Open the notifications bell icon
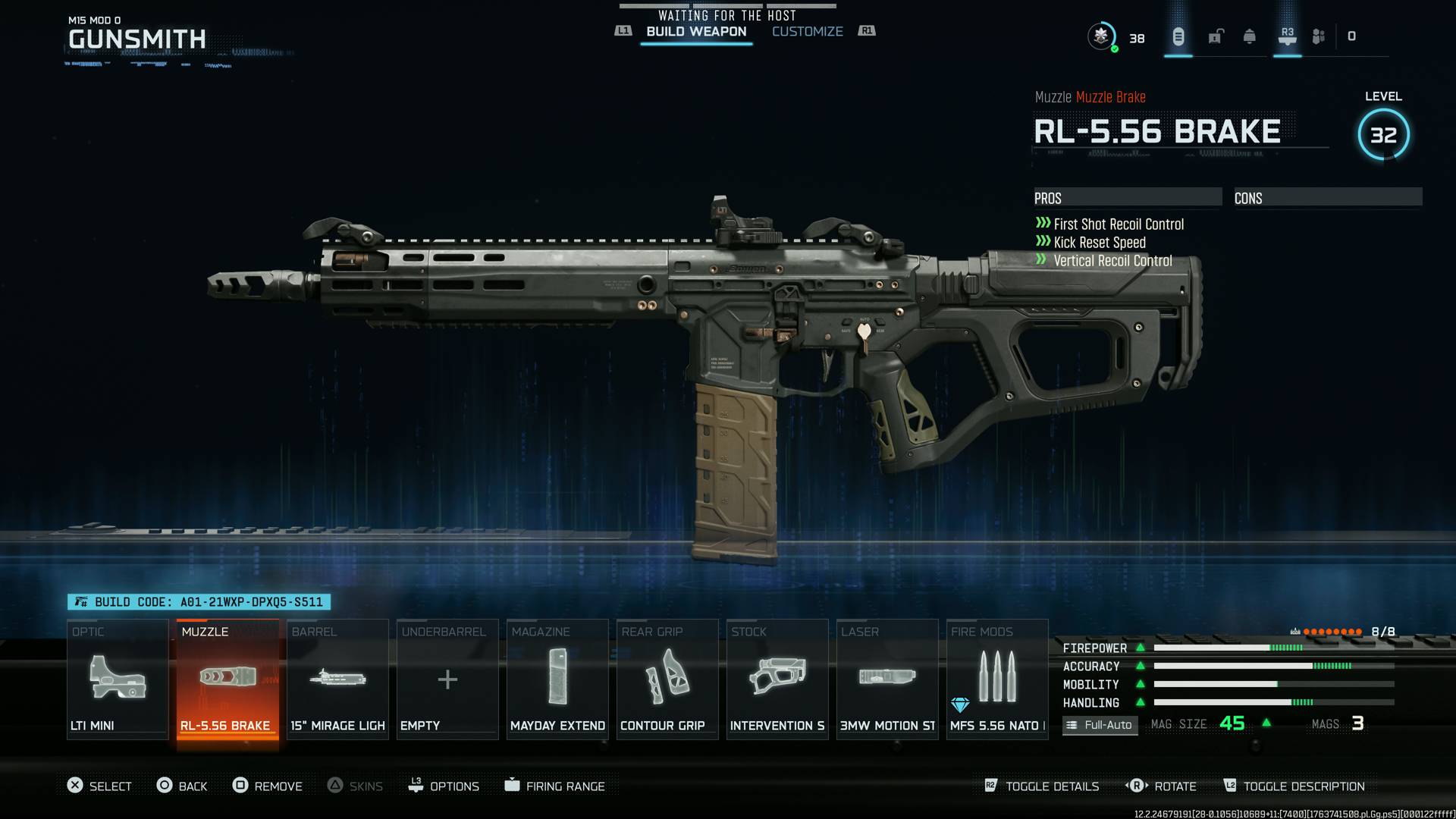 1250,36
